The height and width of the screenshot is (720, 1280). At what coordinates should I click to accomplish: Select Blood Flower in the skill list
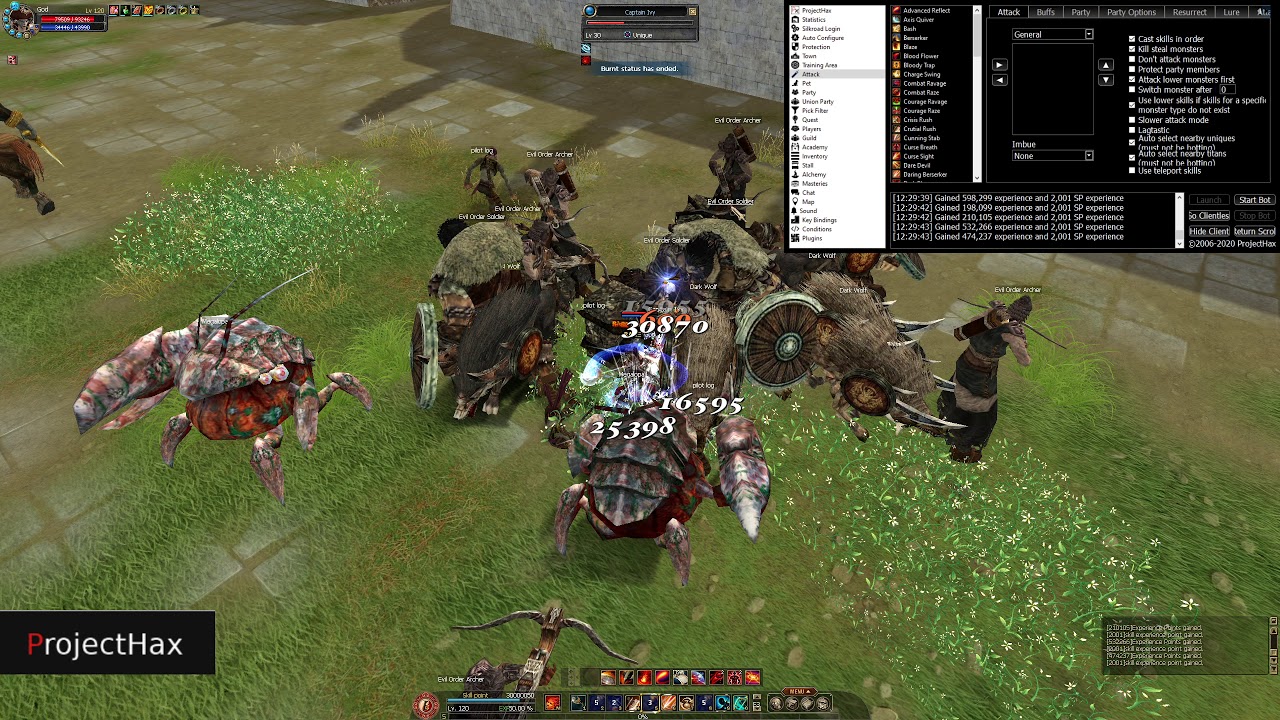pos(920,56)
